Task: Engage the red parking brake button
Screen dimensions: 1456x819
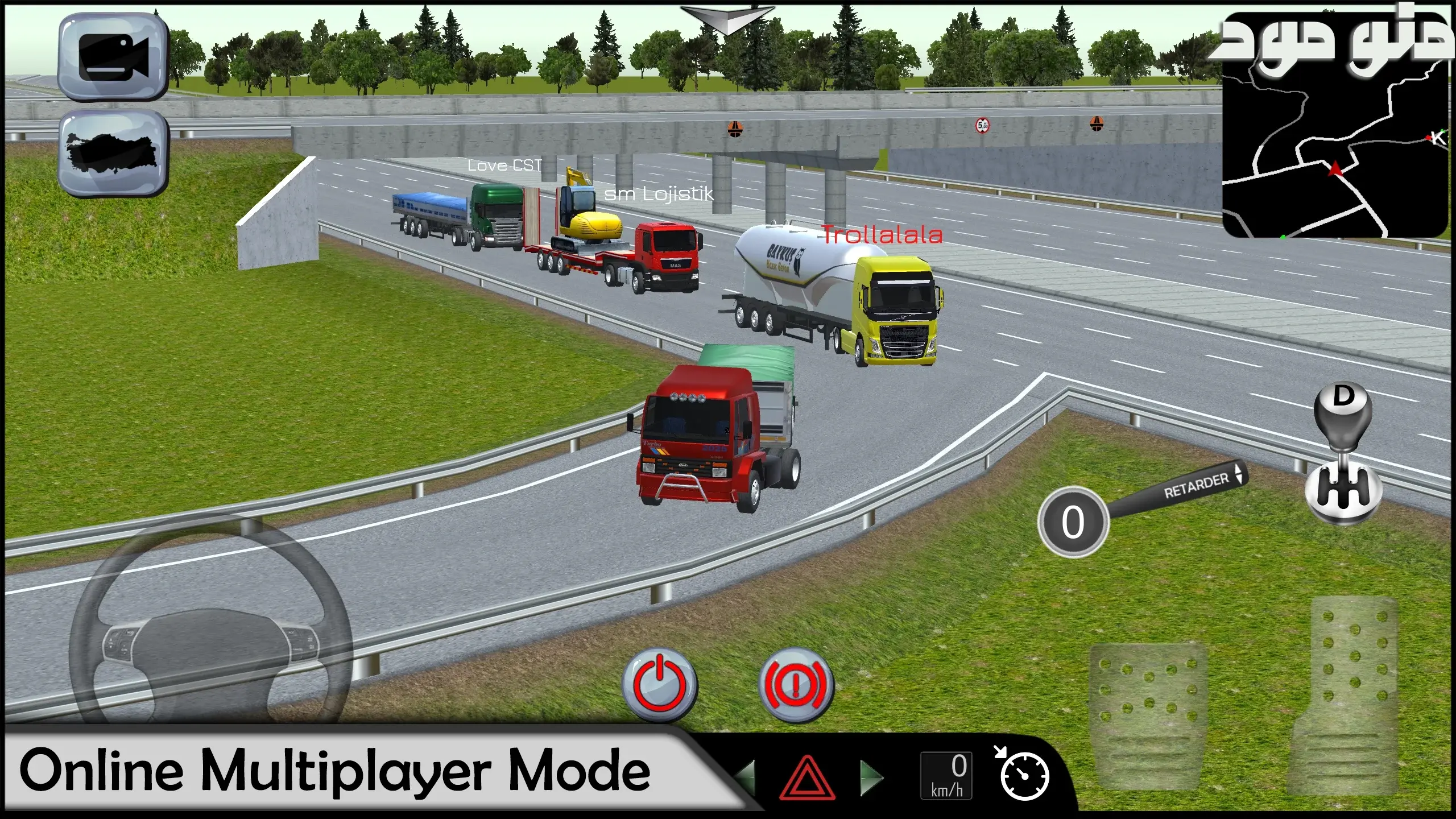Action: point(796,684)
